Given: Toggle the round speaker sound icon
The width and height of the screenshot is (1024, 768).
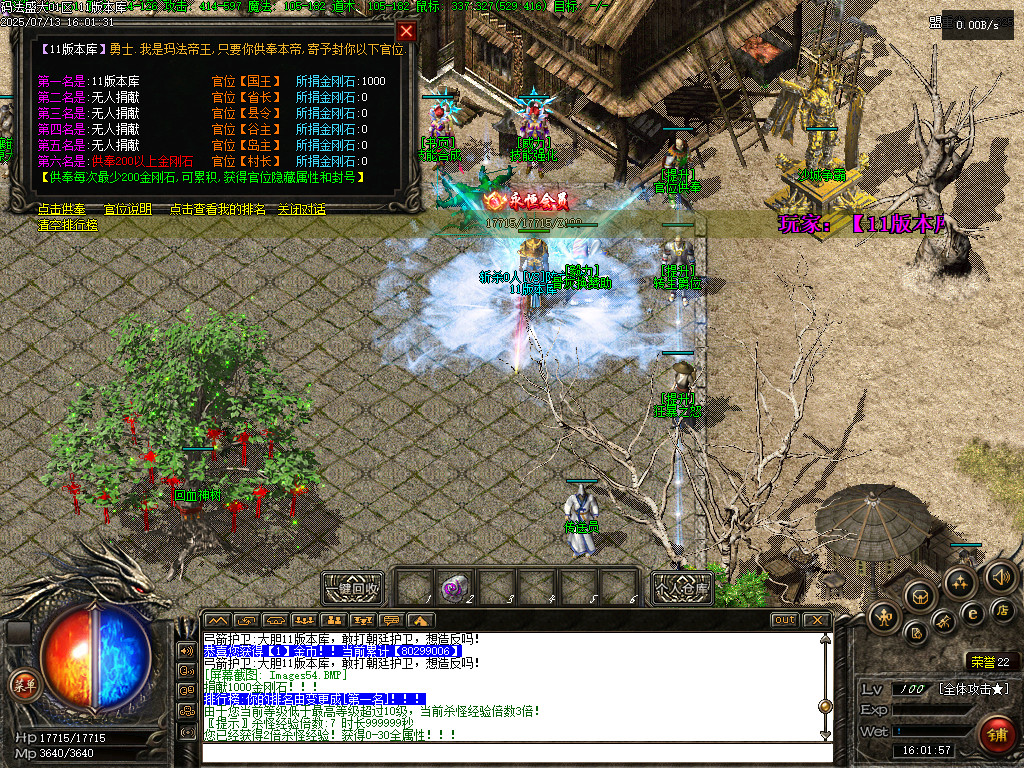Looking at the screenshot, I should coord(1001,577).
